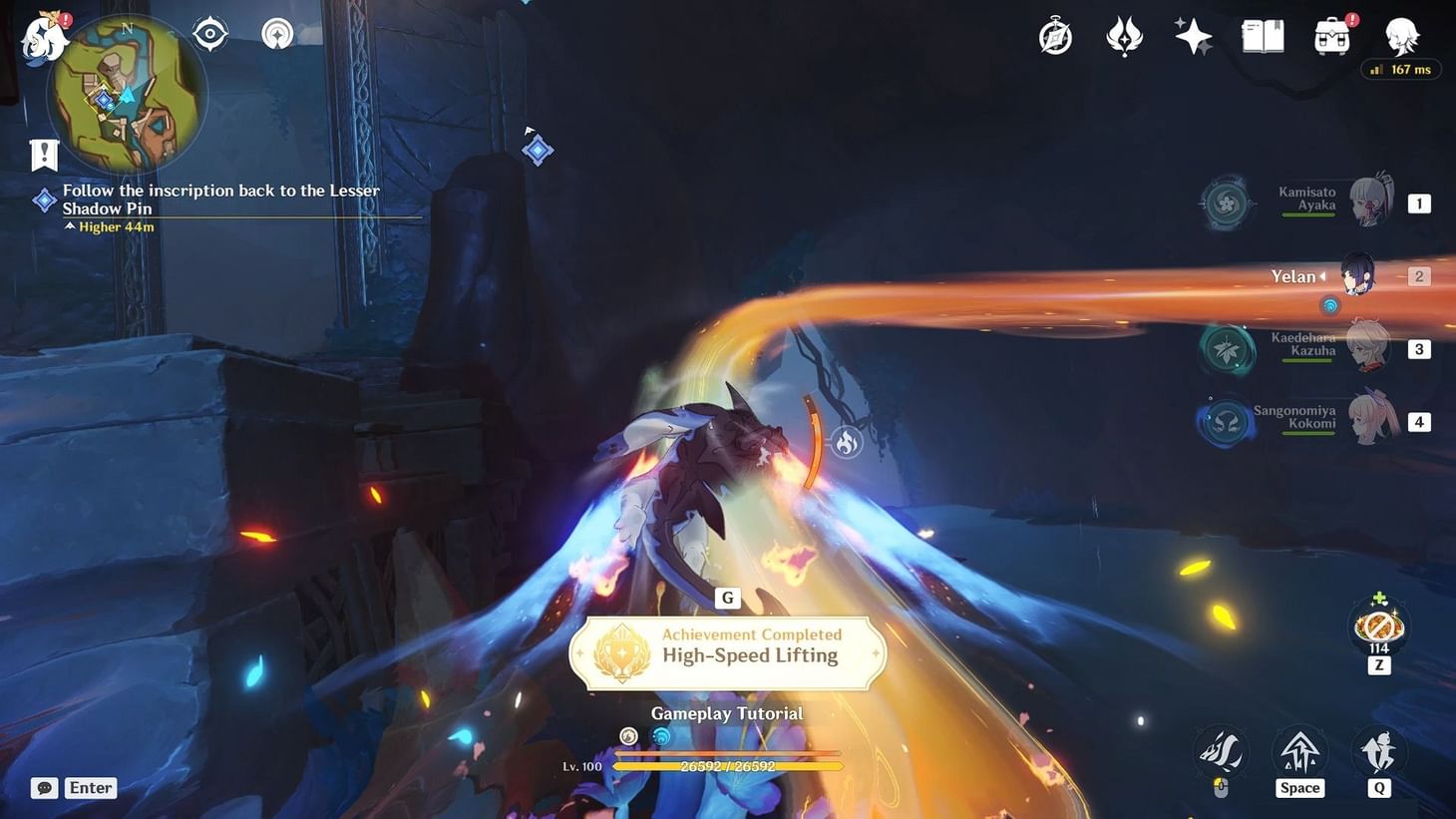The height and width of the screenshot is (819, 1456).
Task: Click the chat speech bubble icon
Action: pos(43,787)
